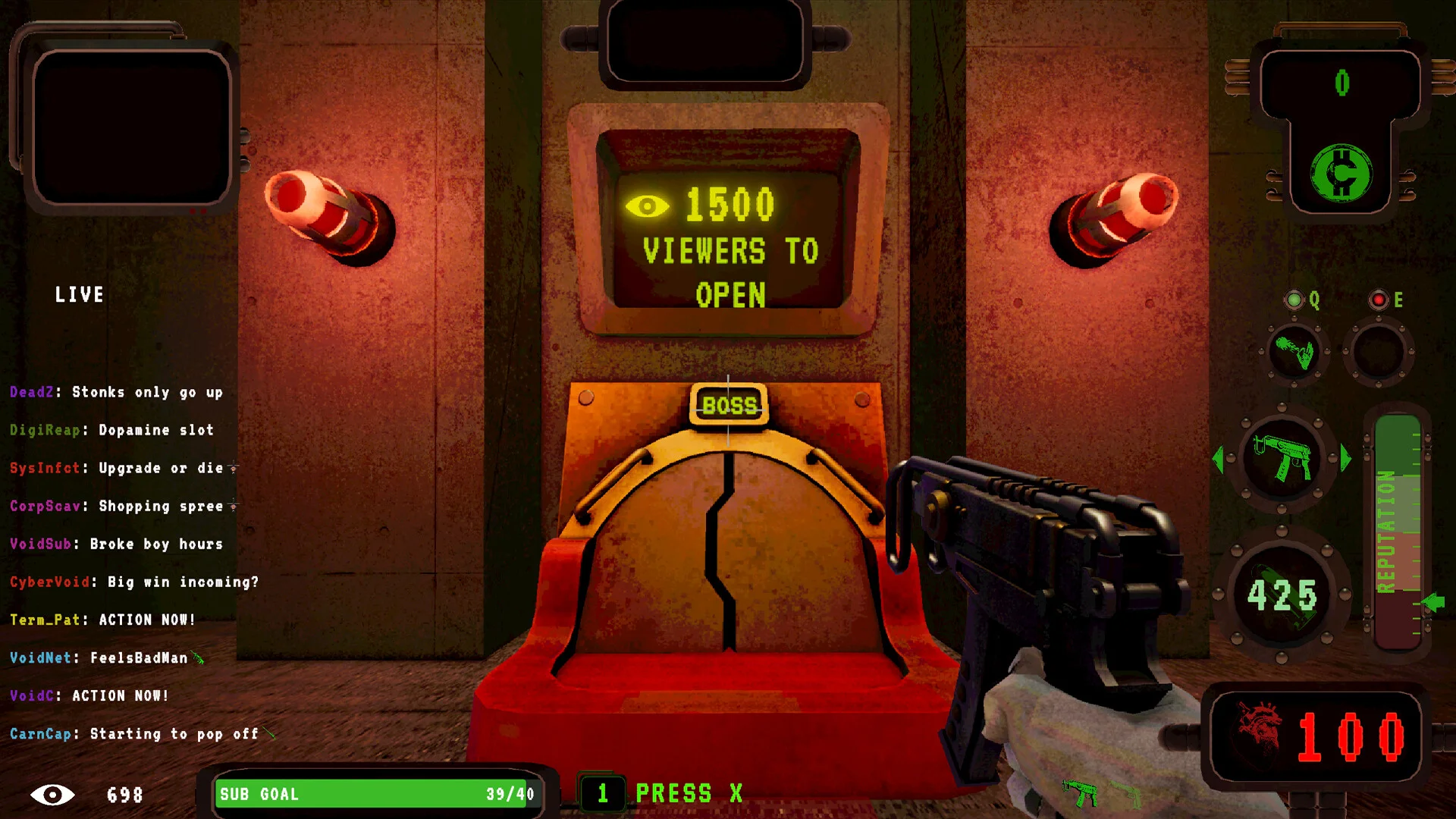This screenshot has width=1456, height=819.
Task: Click the viewer count eye icon
Action: click(x=52, y=795)
